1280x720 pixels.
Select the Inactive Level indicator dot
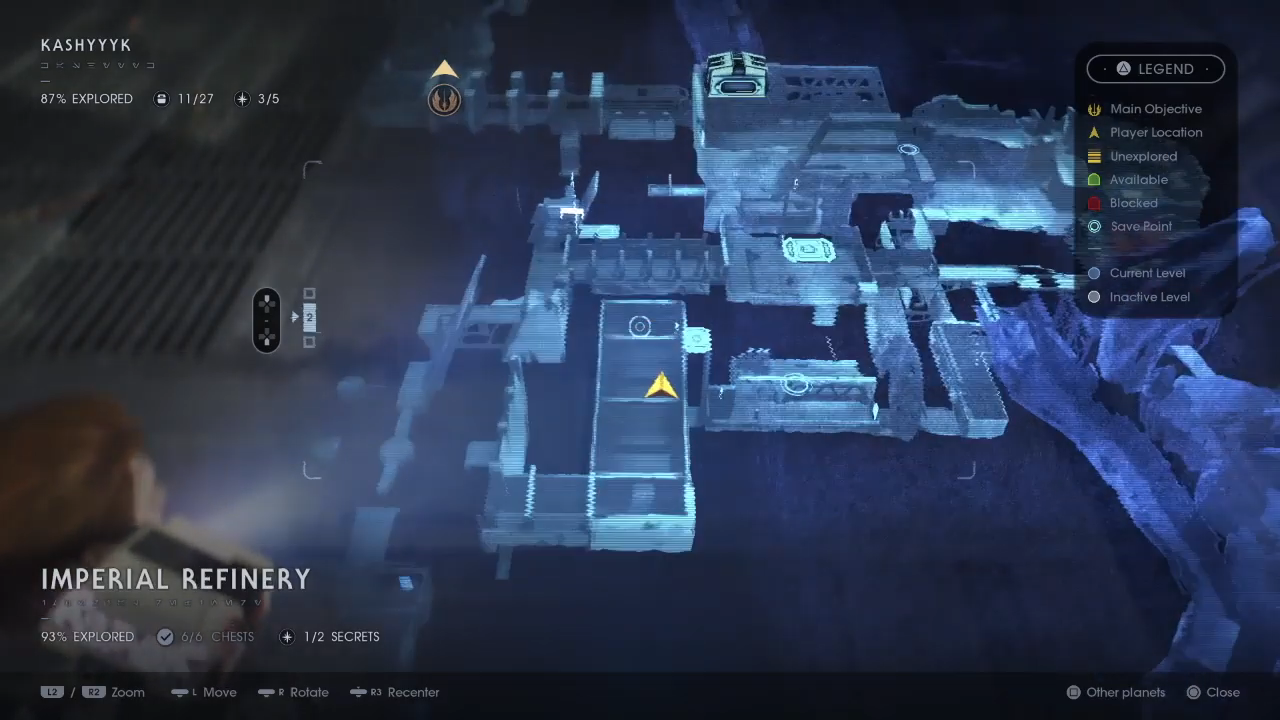coord(1094,297)
